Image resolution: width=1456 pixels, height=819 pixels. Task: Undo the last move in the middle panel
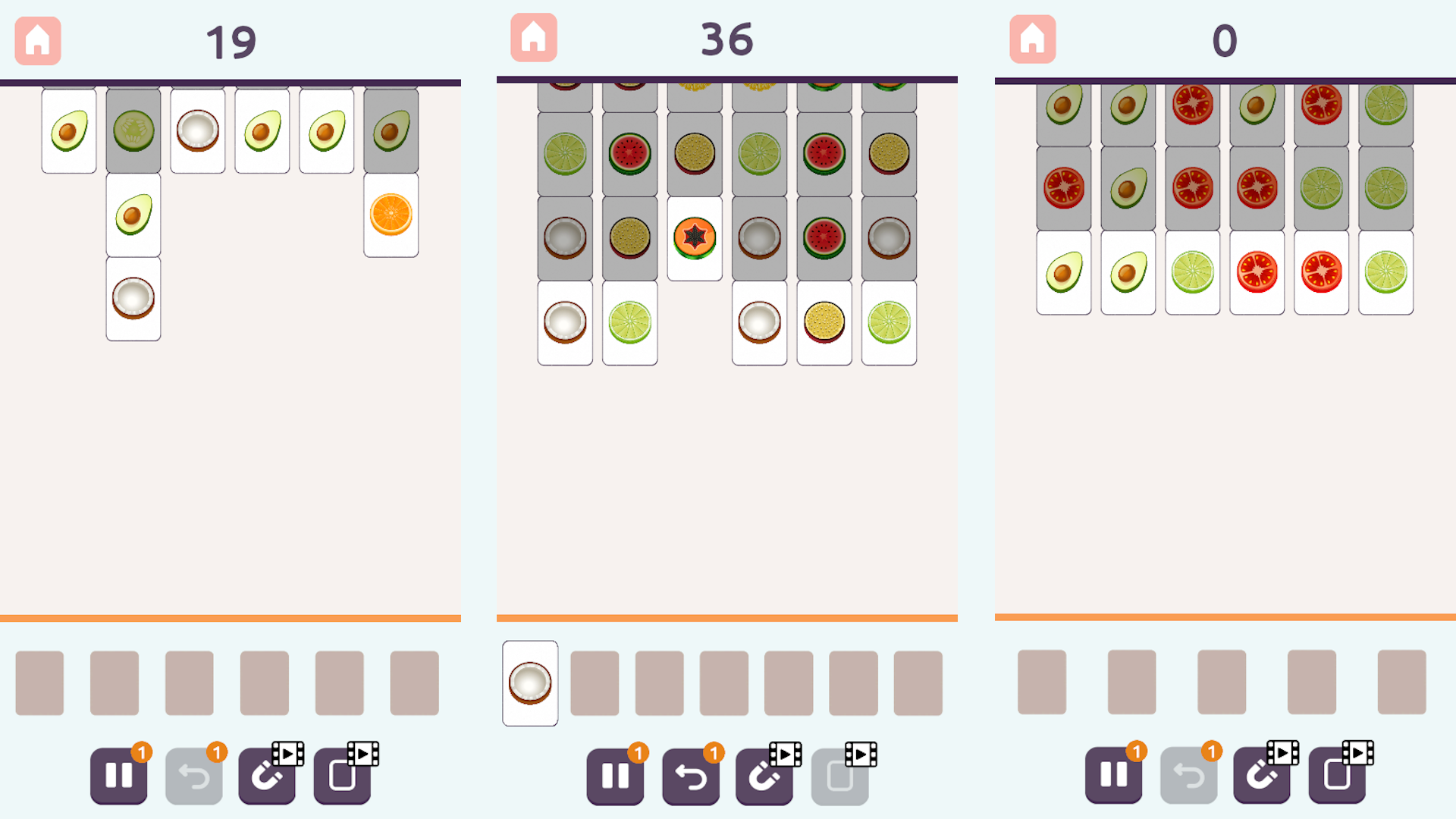pyautogui.click(x=690, y=775)
